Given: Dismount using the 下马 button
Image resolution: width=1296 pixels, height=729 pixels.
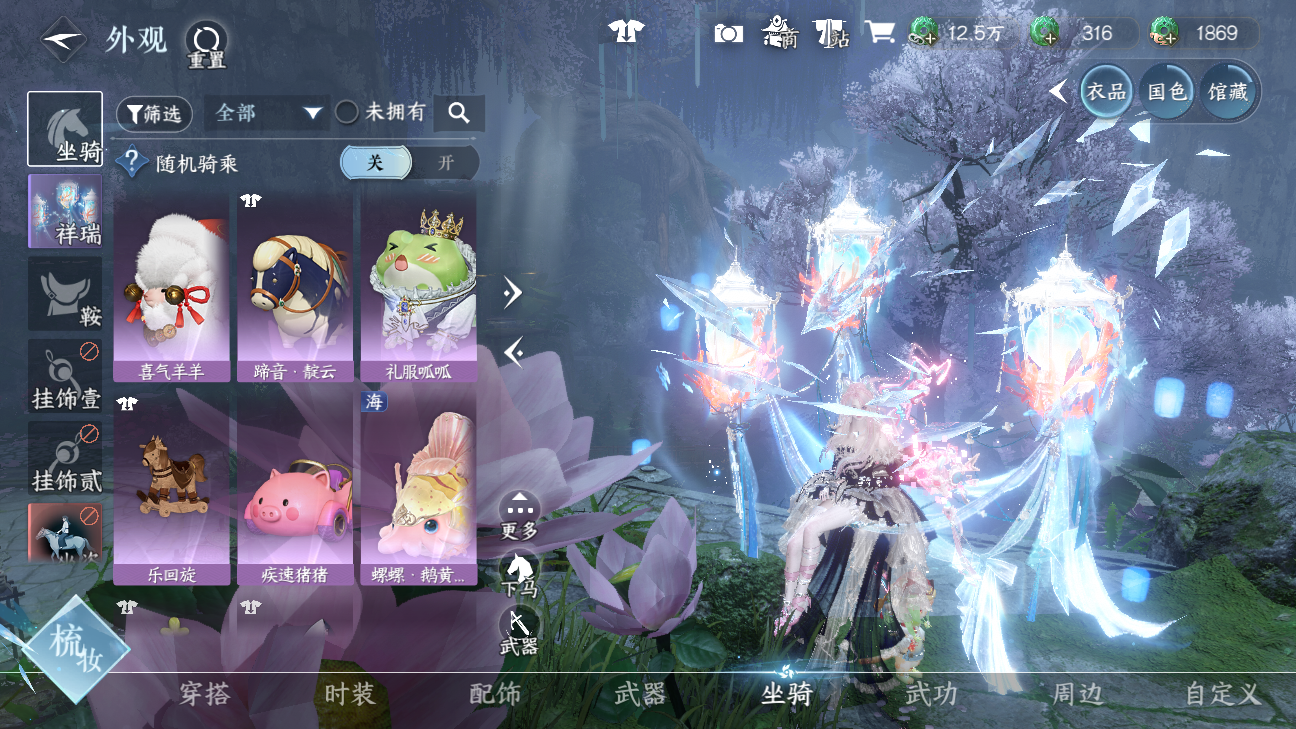Looking at the screenshot, I should (x=519, y=574).
